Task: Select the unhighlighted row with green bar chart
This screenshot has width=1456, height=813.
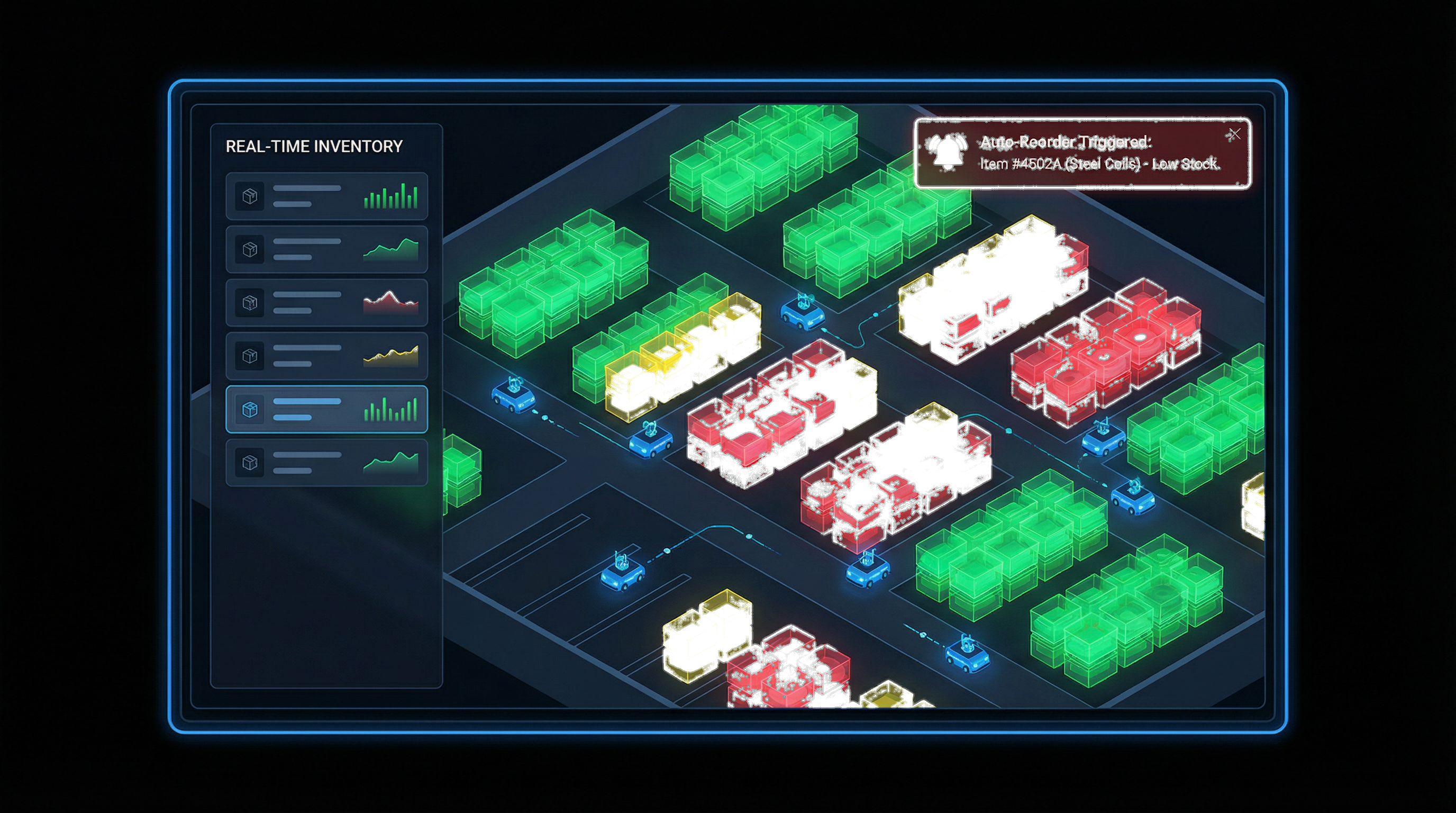Action: 326,196
